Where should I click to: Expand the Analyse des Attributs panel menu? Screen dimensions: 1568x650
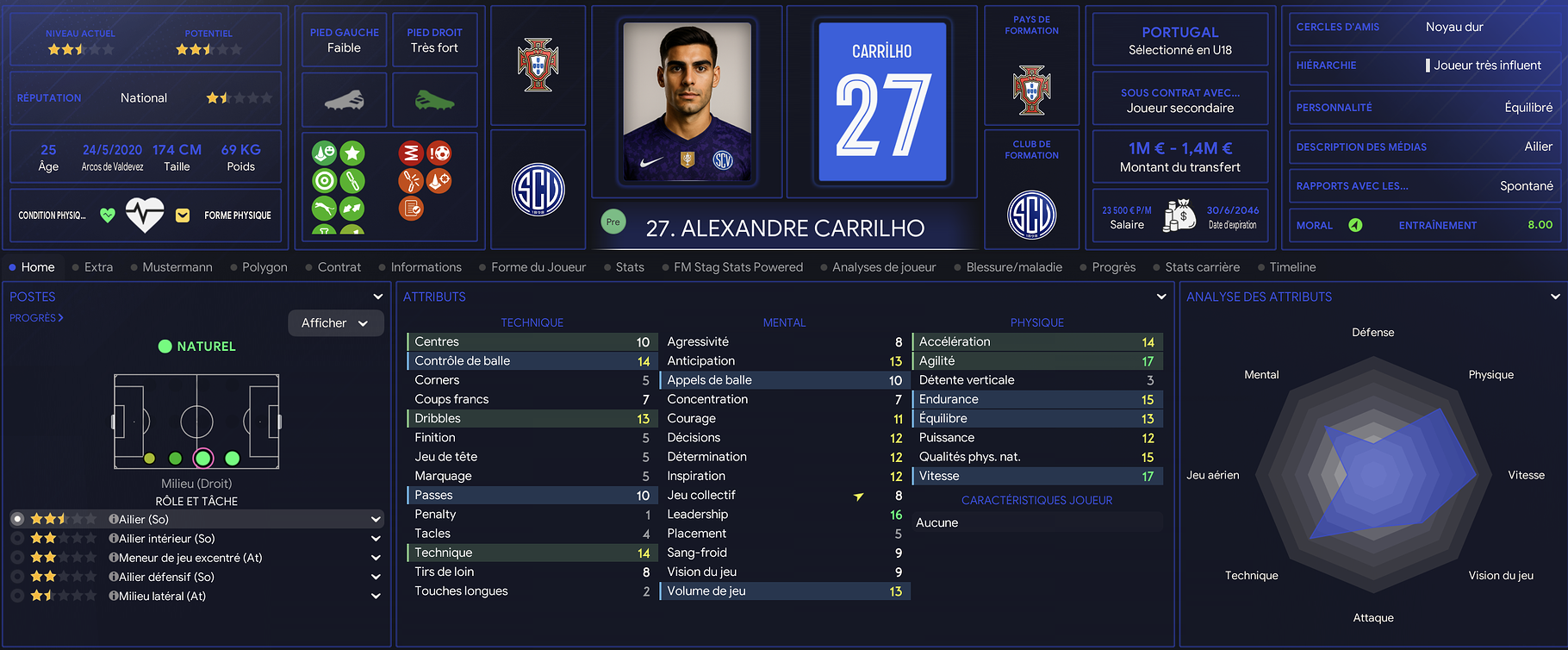(x=1555, y=297)
